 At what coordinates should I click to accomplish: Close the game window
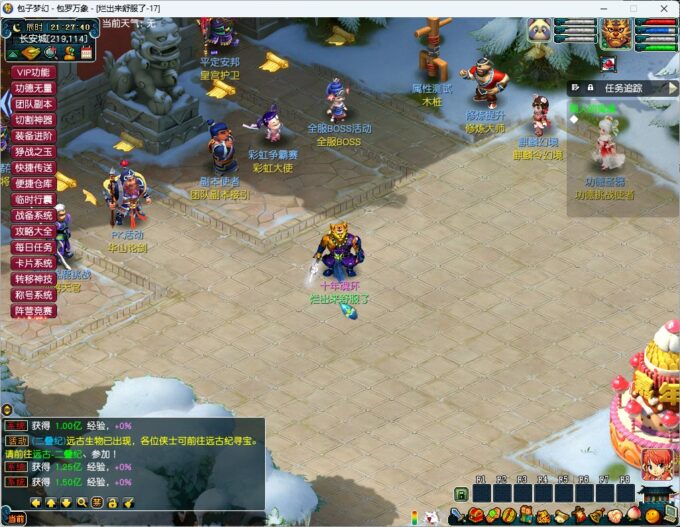661,8
